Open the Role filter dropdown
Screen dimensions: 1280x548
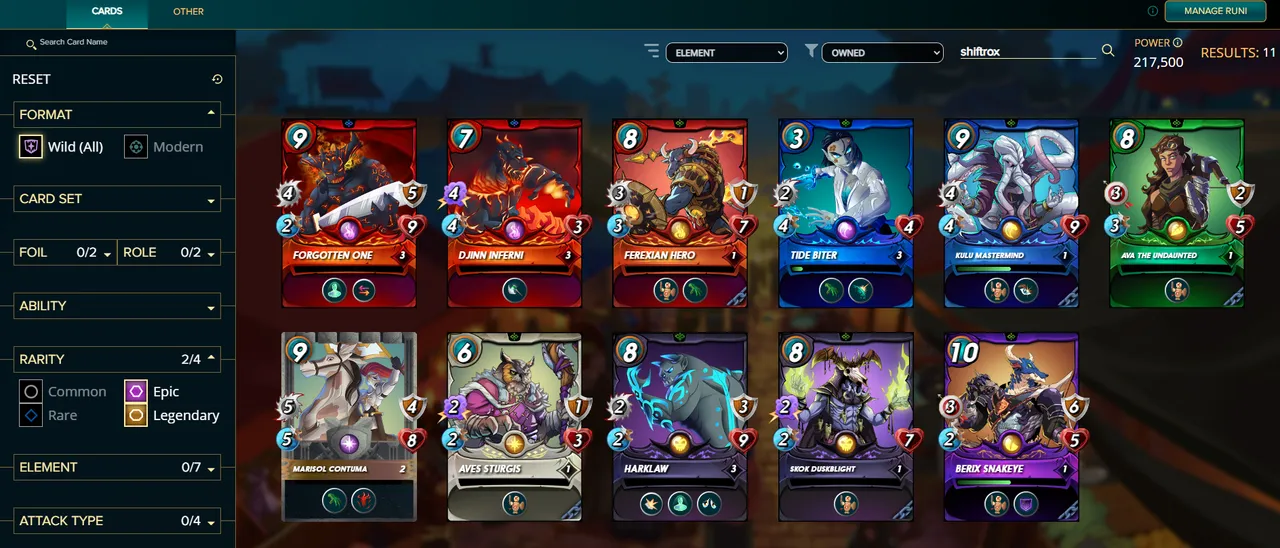click(x=169, y=253)
